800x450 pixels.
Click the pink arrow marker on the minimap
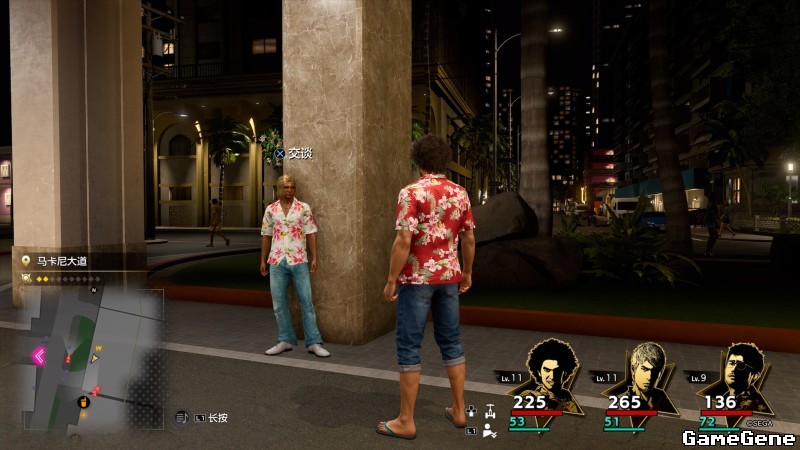click(x=41, y=355)
